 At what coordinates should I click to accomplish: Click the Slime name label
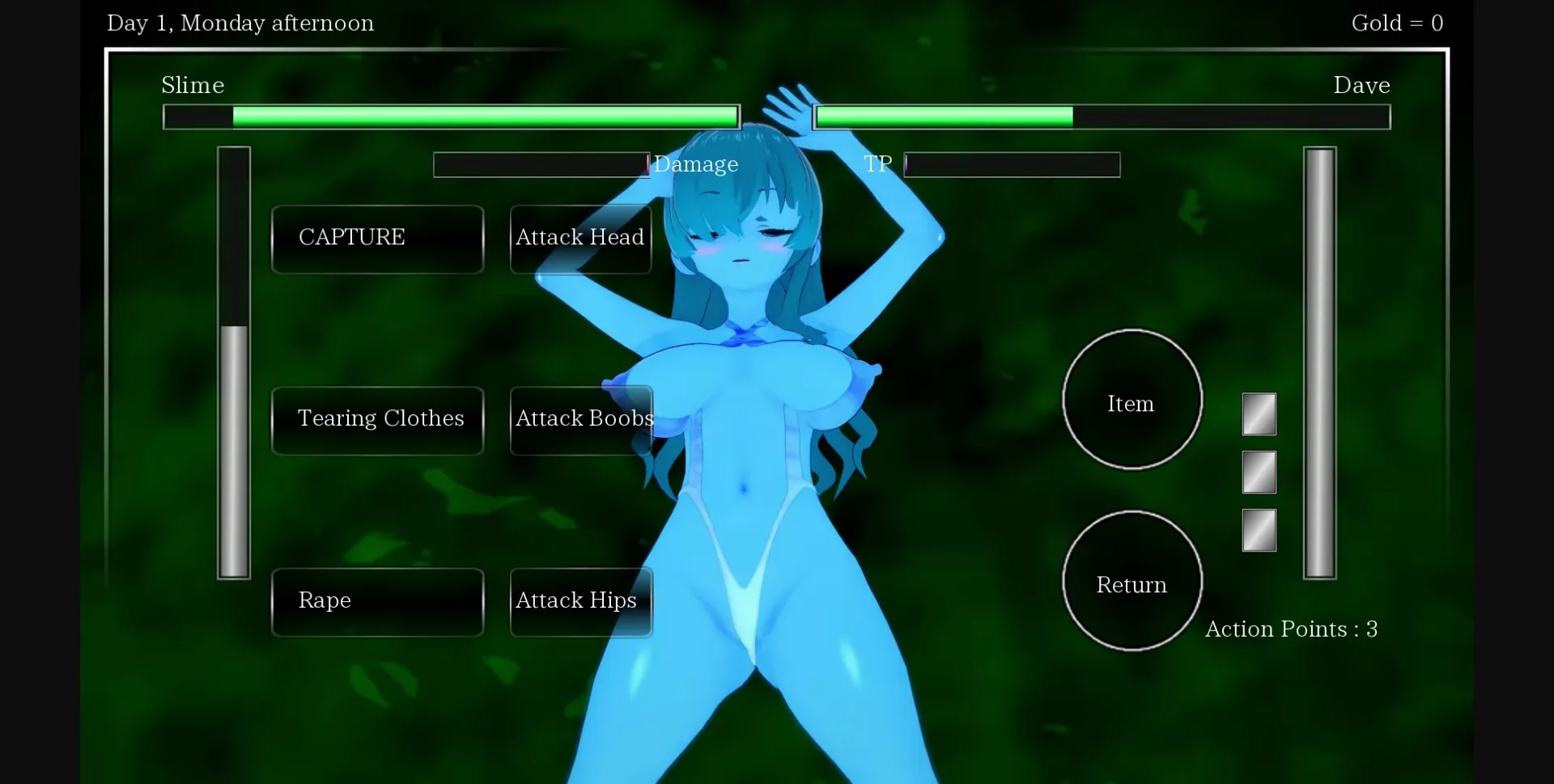(x=193, y=85)
